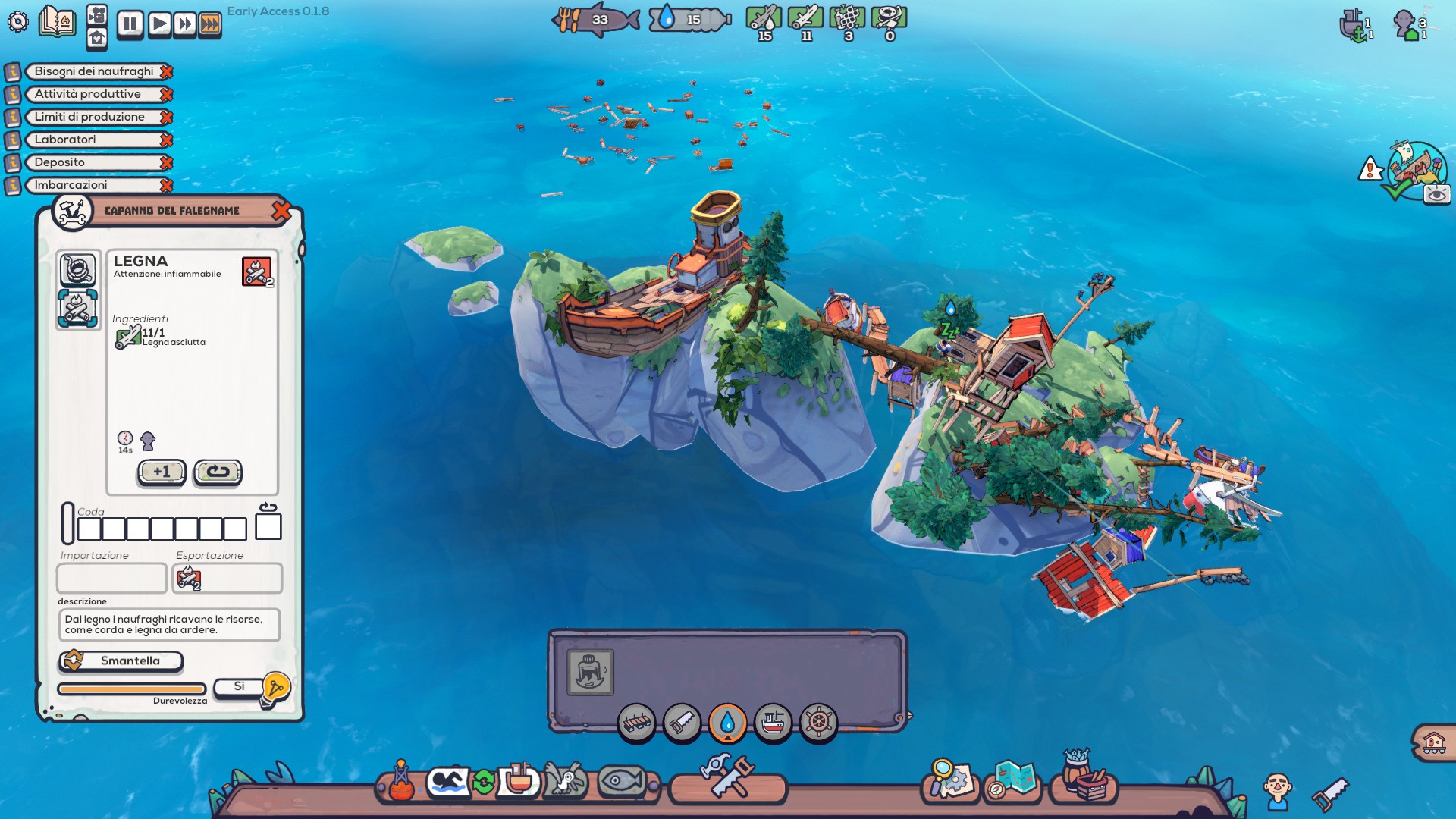Set game to triple fast-forward speed
Image resolution: width=1456 pixels, height=819 pixels.
pyautogui.click(x=211, y=24)
